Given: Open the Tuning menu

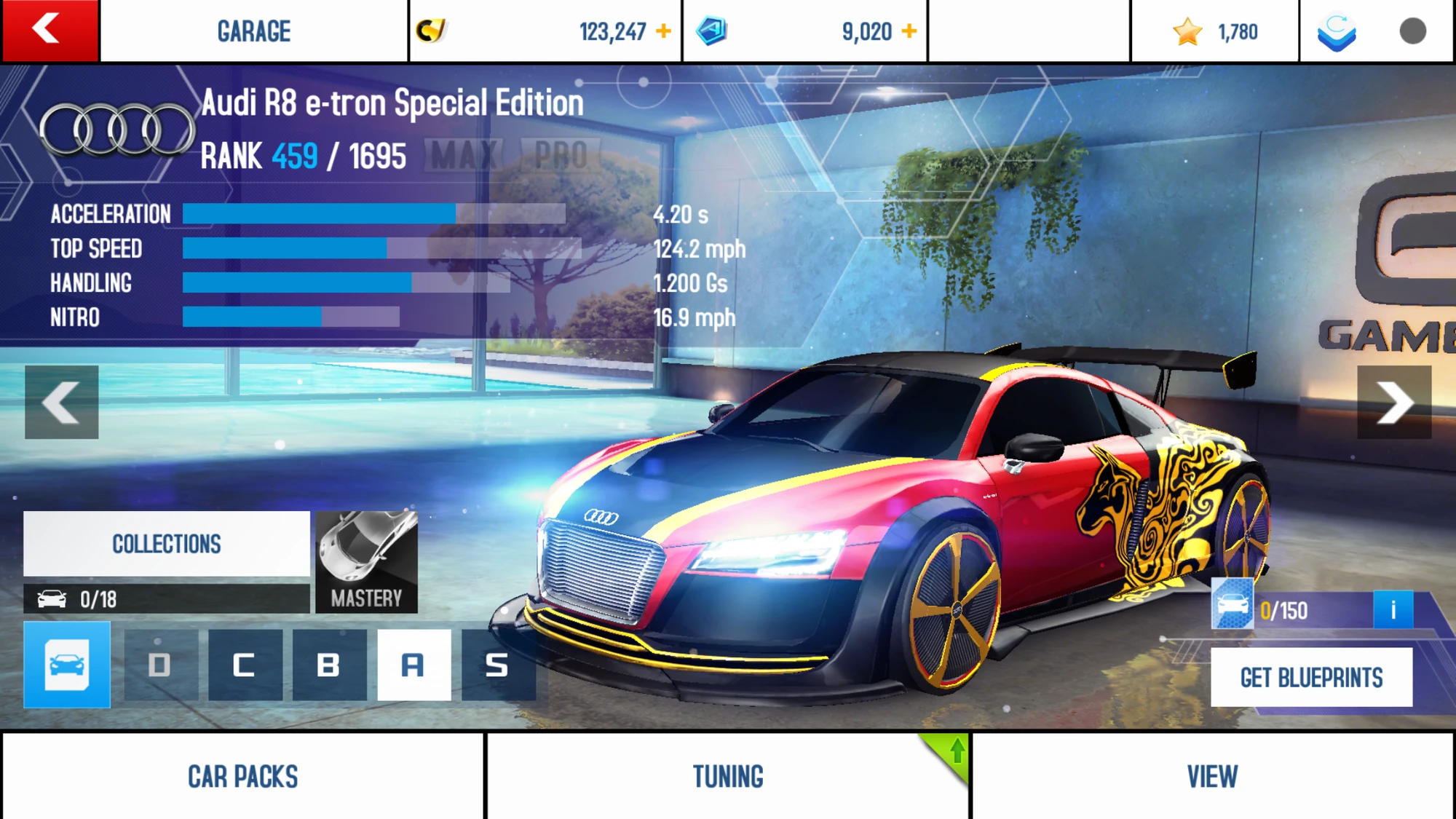Looking at the screenshot, I should click(x=728, y=776).
